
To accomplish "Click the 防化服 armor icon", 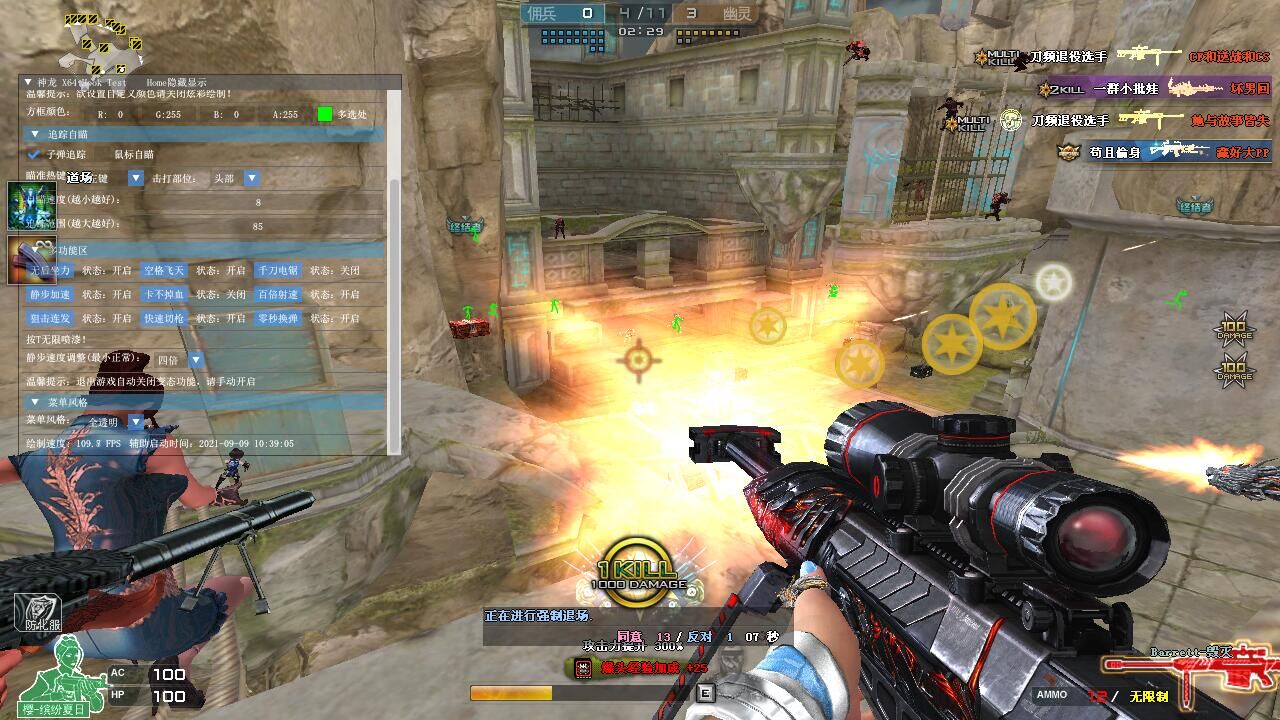I will (37, 612).
